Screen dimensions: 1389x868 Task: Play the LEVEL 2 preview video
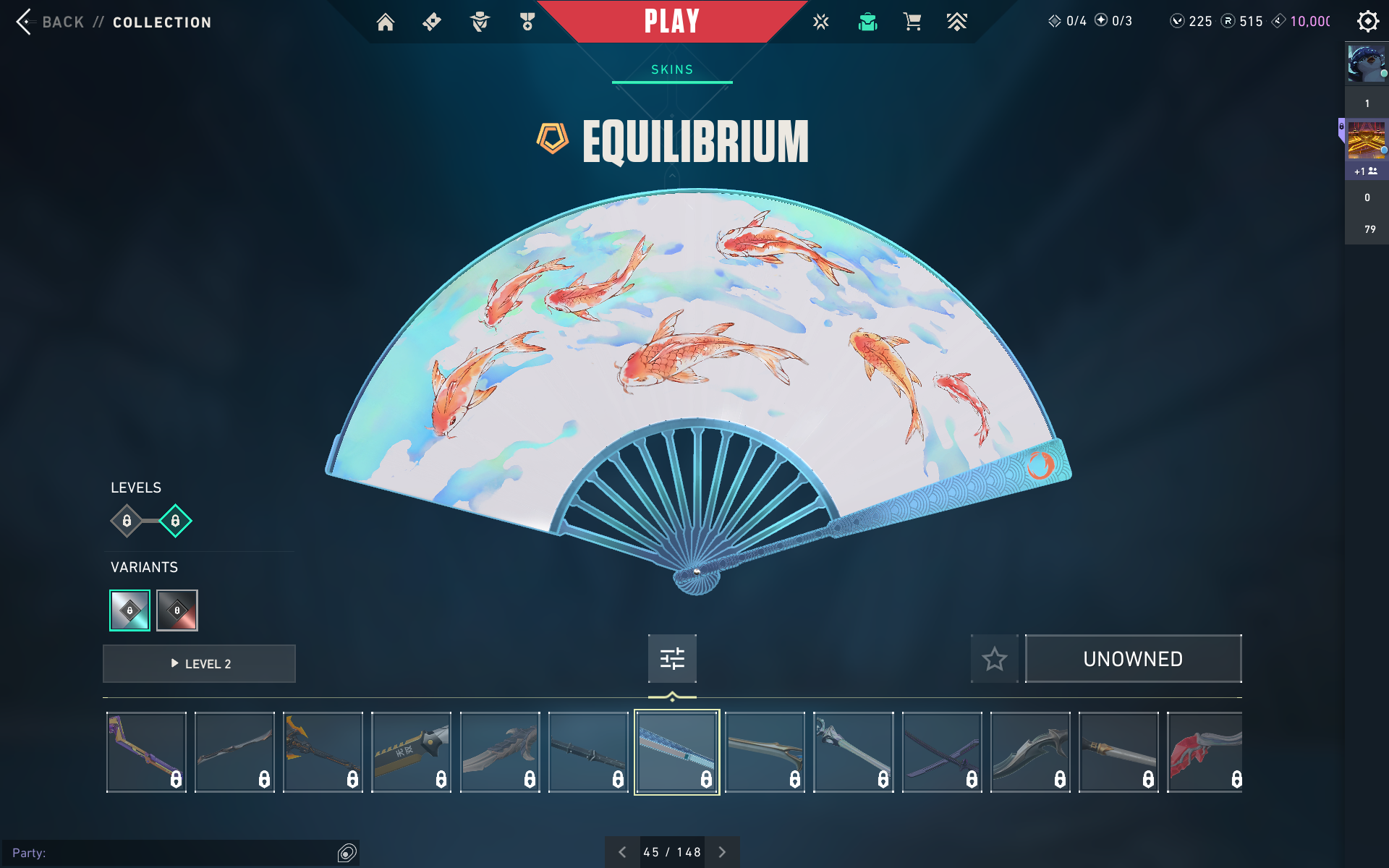[x=200, y=664]
